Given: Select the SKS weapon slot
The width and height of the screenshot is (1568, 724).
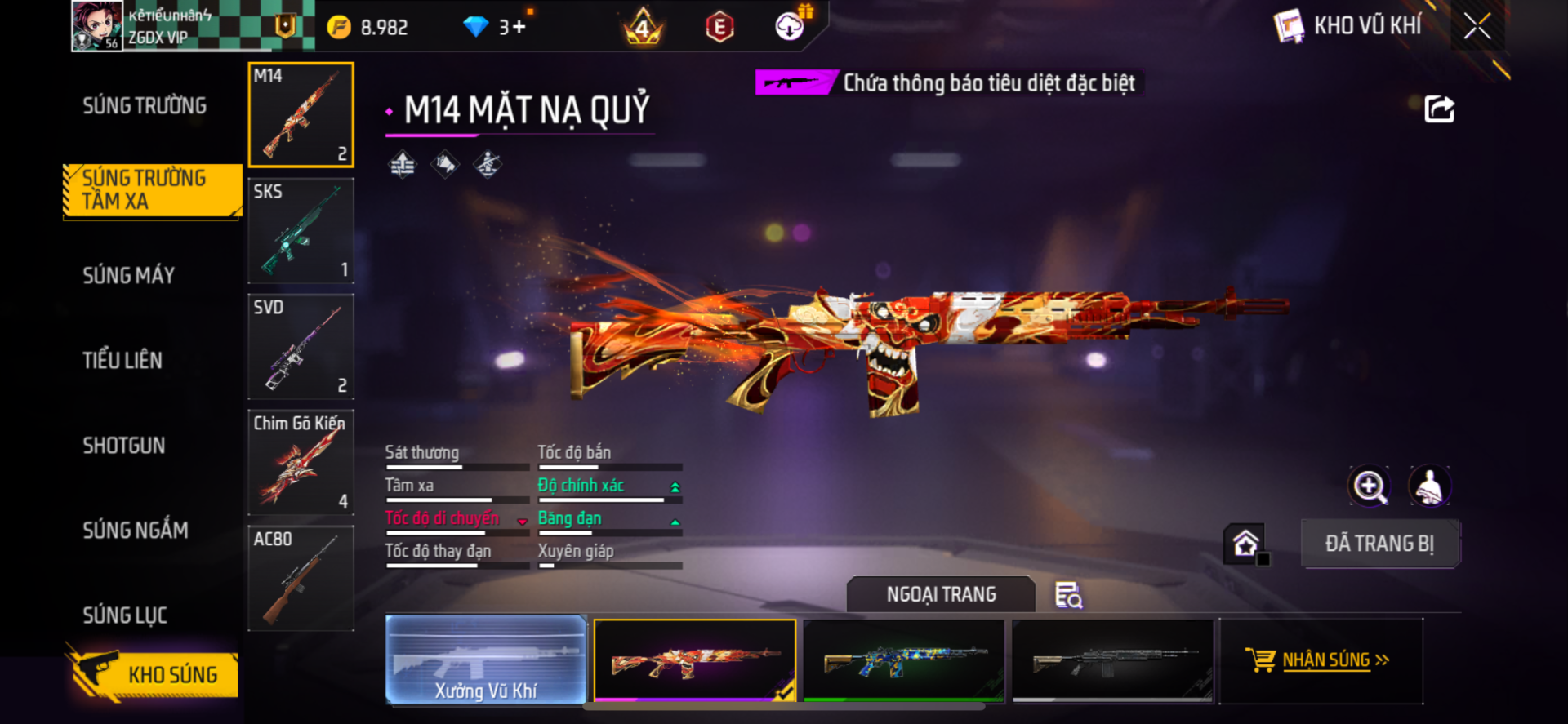Looking at the screenshot, I should pos(301,231).
